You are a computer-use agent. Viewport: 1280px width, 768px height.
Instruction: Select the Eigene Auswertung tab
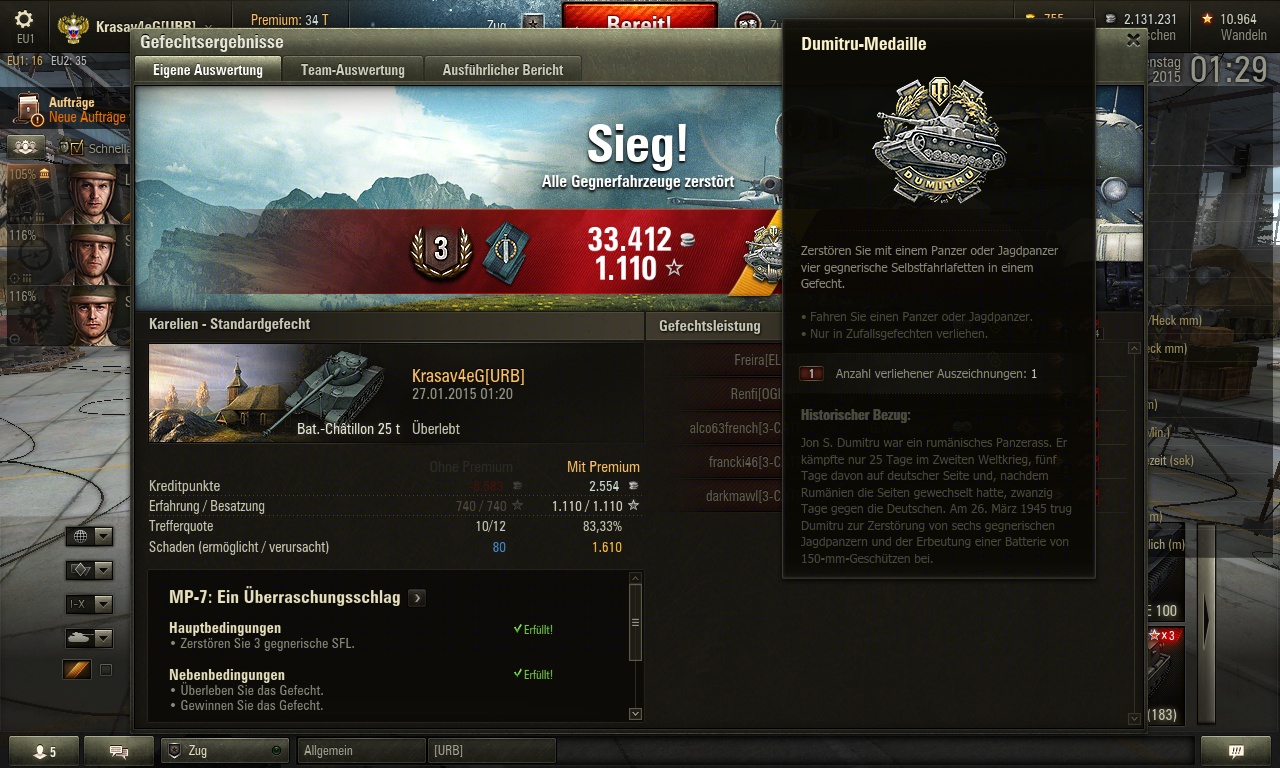tap(208, 70)
